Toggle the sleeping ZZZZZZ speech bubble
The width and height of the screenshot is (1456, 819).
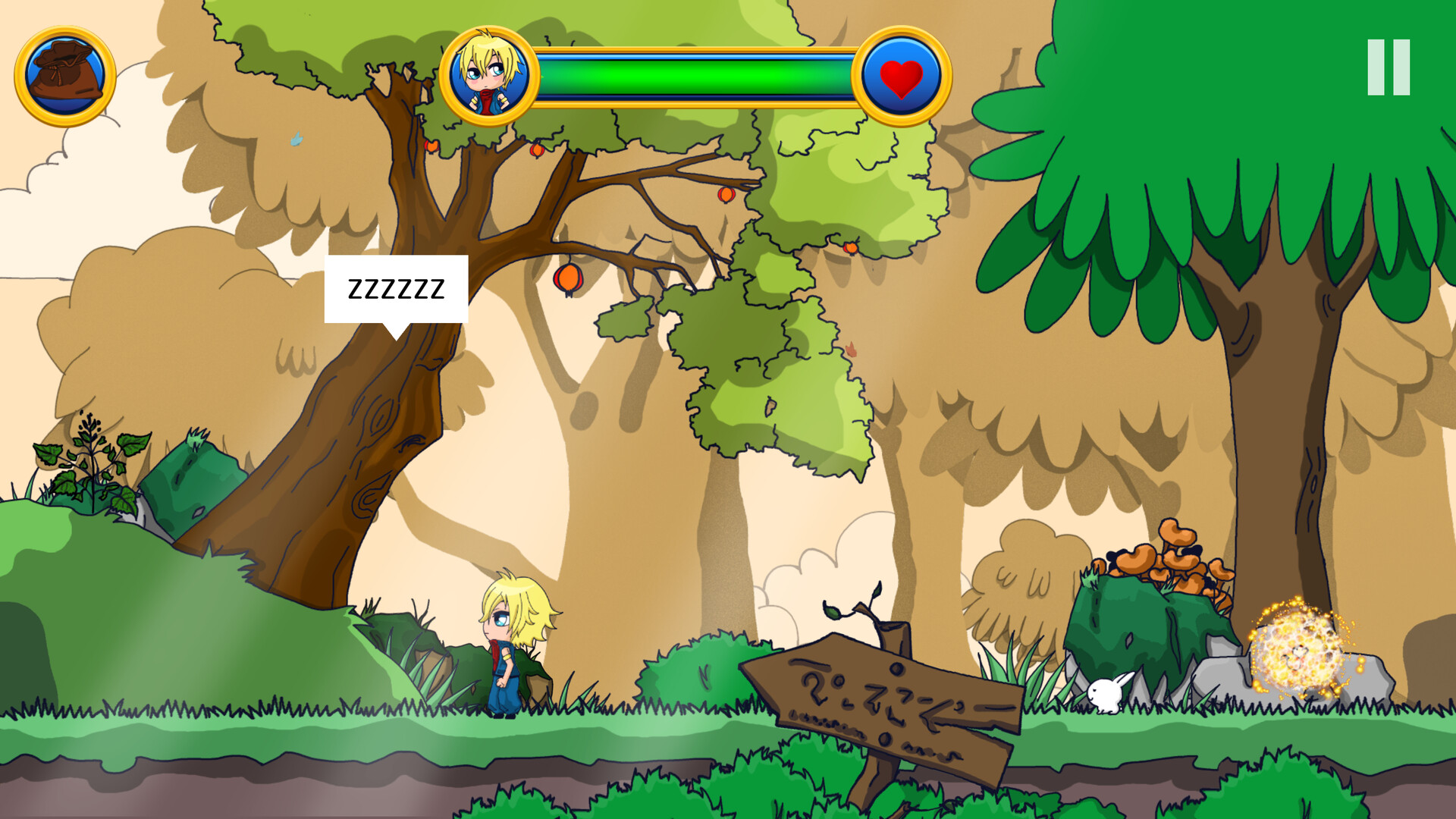[397, 287]
